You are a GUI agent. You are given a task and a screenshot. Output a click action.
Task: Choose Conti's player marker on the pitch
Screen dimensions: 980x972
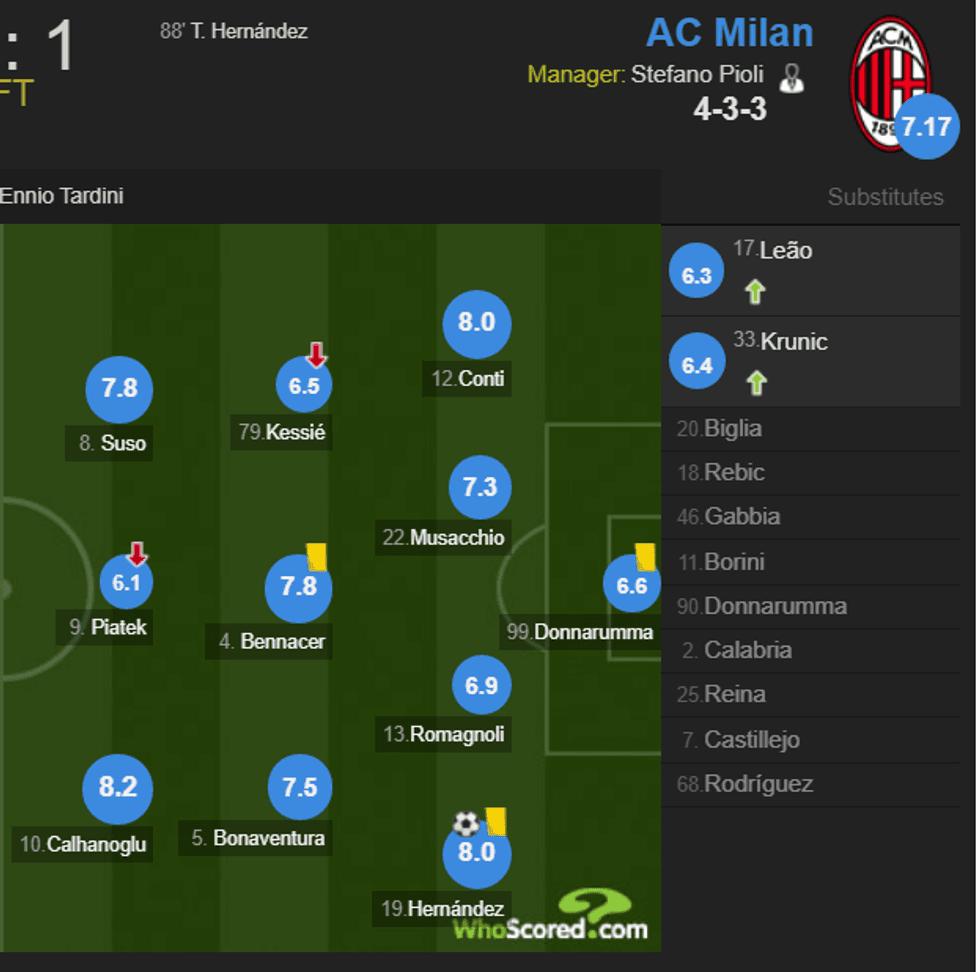click(x=476, y=323)
